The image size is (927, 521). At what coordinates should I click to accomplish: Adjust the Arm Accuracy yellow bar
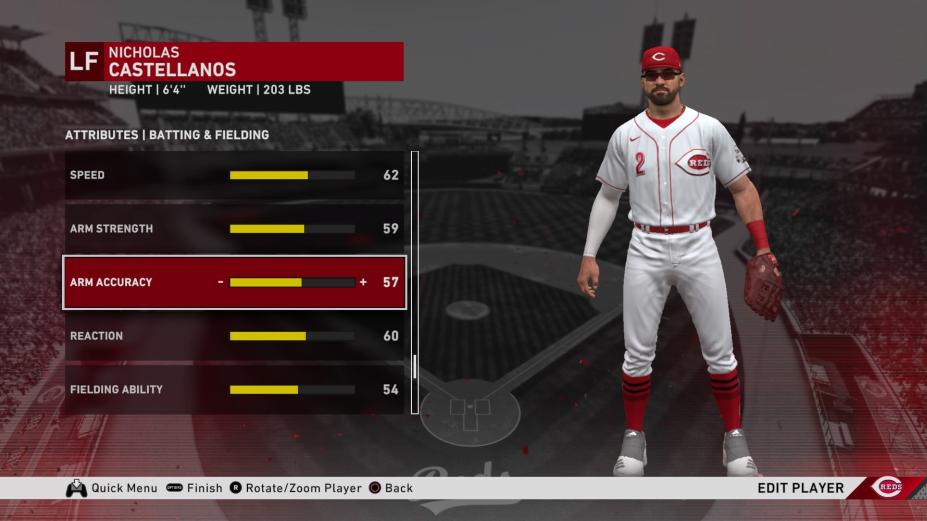292,283
